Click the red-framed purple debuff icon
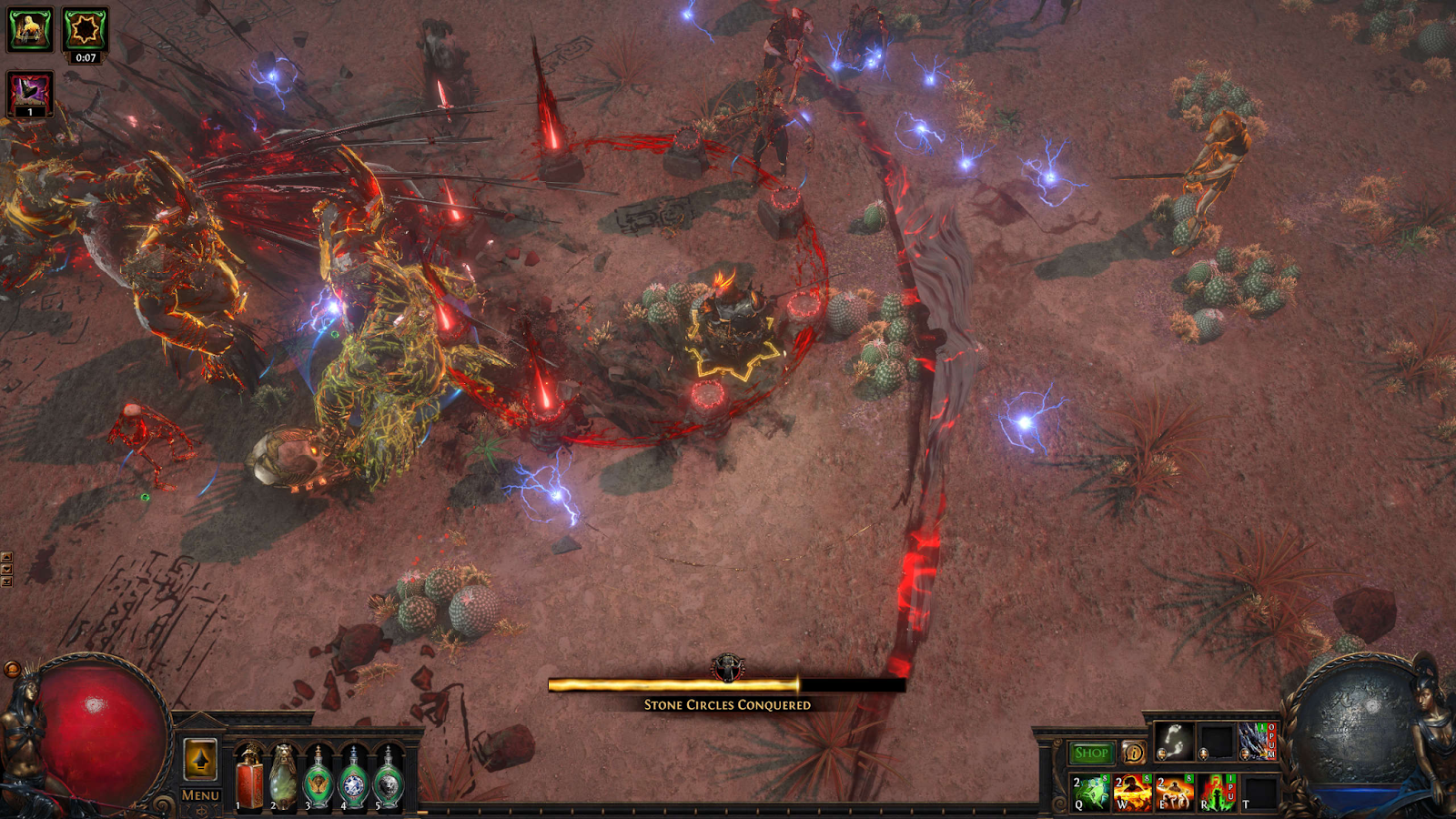The image size is (1456, 819). click(30, 94)
